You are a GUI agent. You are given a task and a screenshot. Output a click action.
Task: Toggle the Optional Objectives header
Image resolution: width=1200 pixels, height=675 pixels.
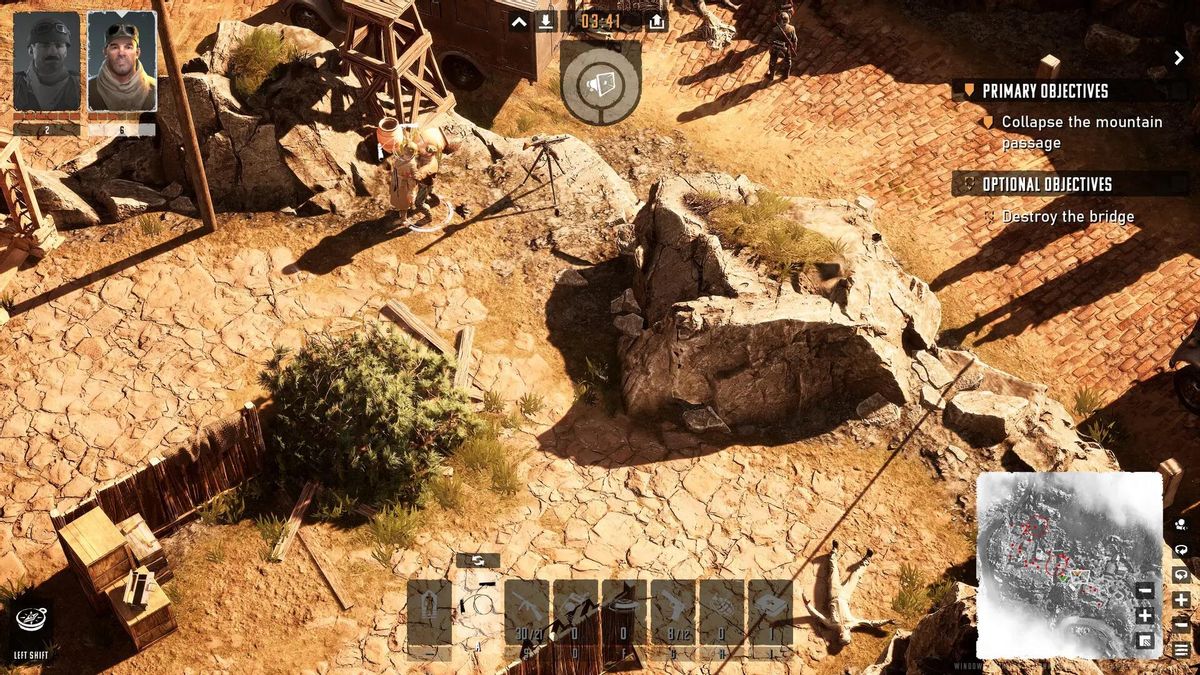1046,184
